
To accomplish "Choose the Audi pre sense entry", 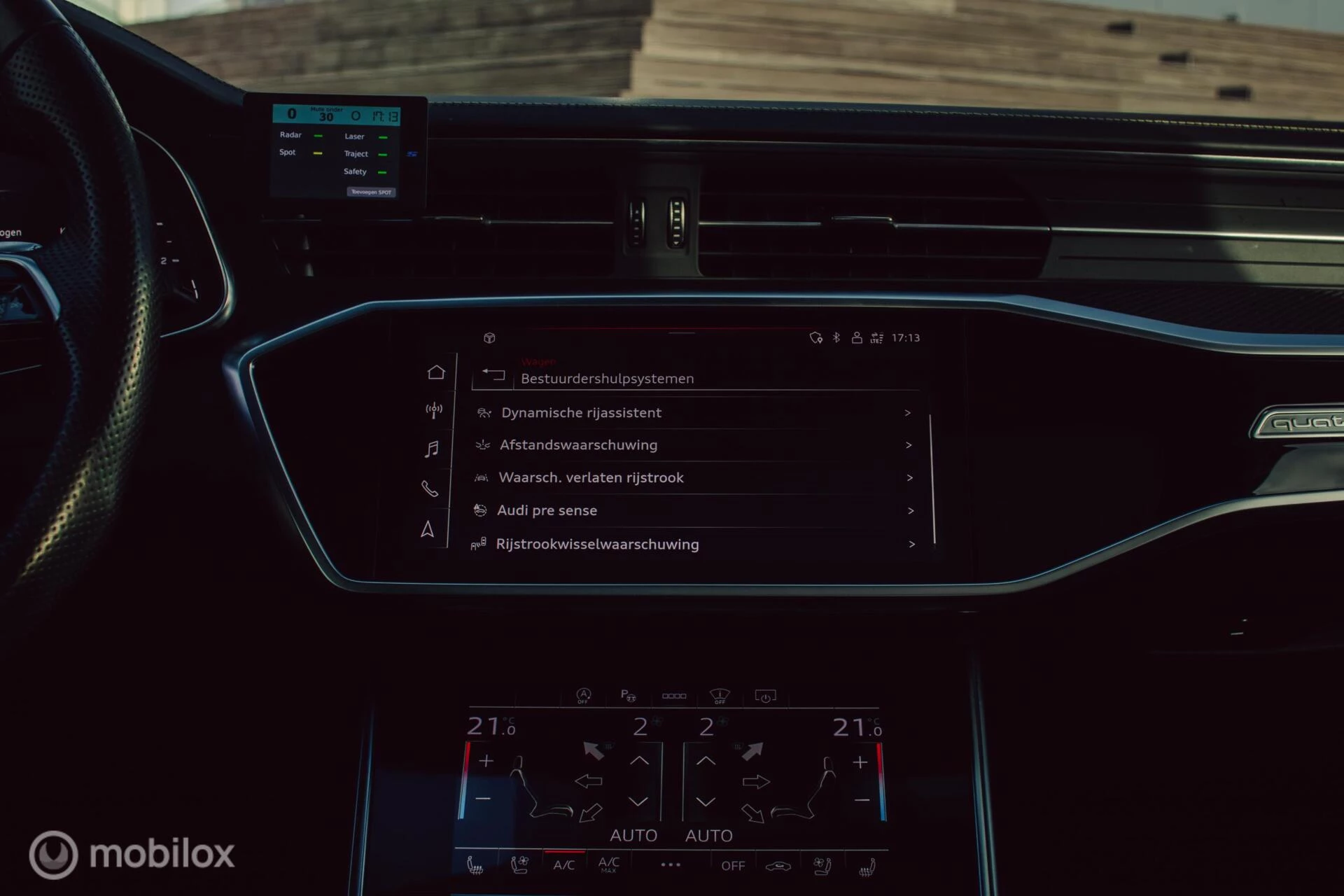I will [547, 511].
